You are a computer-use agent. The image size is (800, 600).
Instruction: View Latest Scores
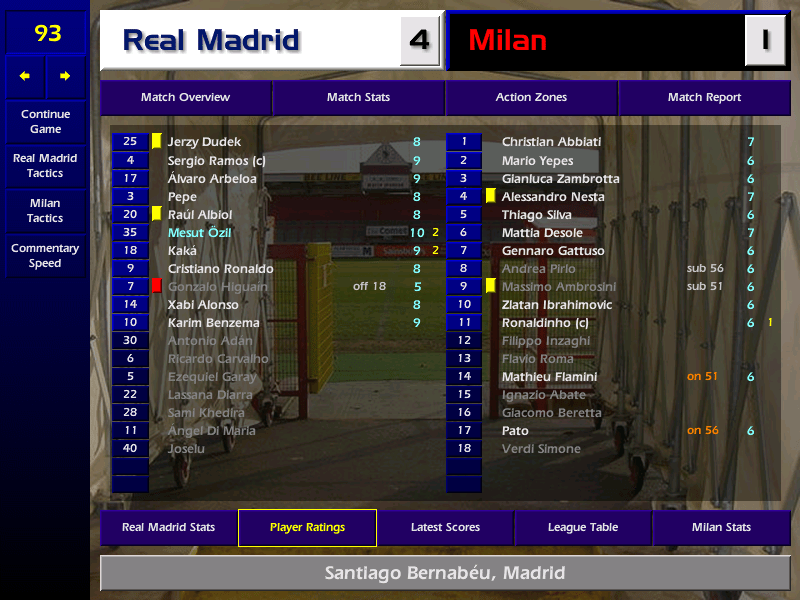coord(445,528)
